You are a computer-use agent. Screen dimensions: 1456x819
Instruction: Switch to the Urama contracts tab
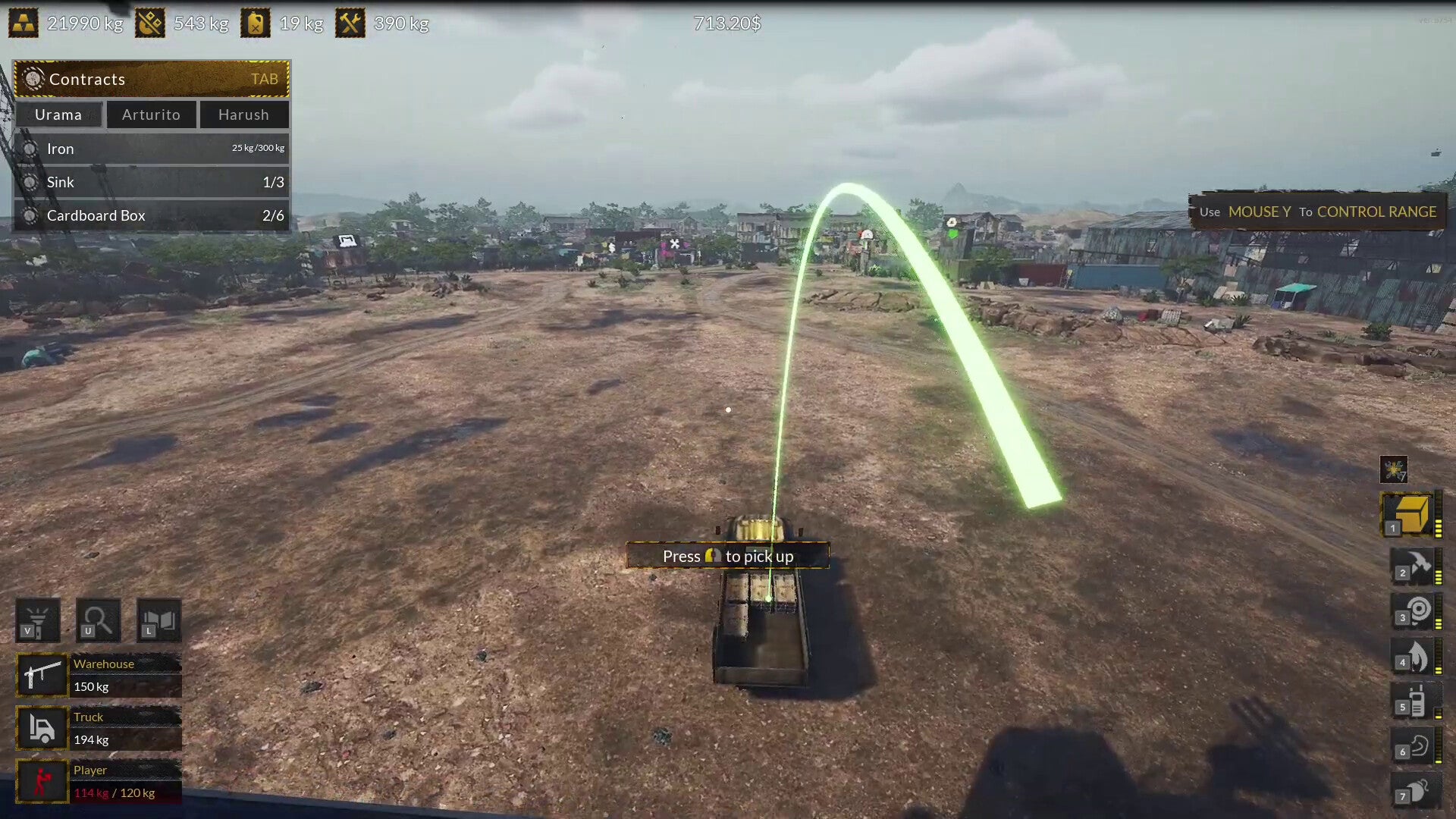click(58, 115)
